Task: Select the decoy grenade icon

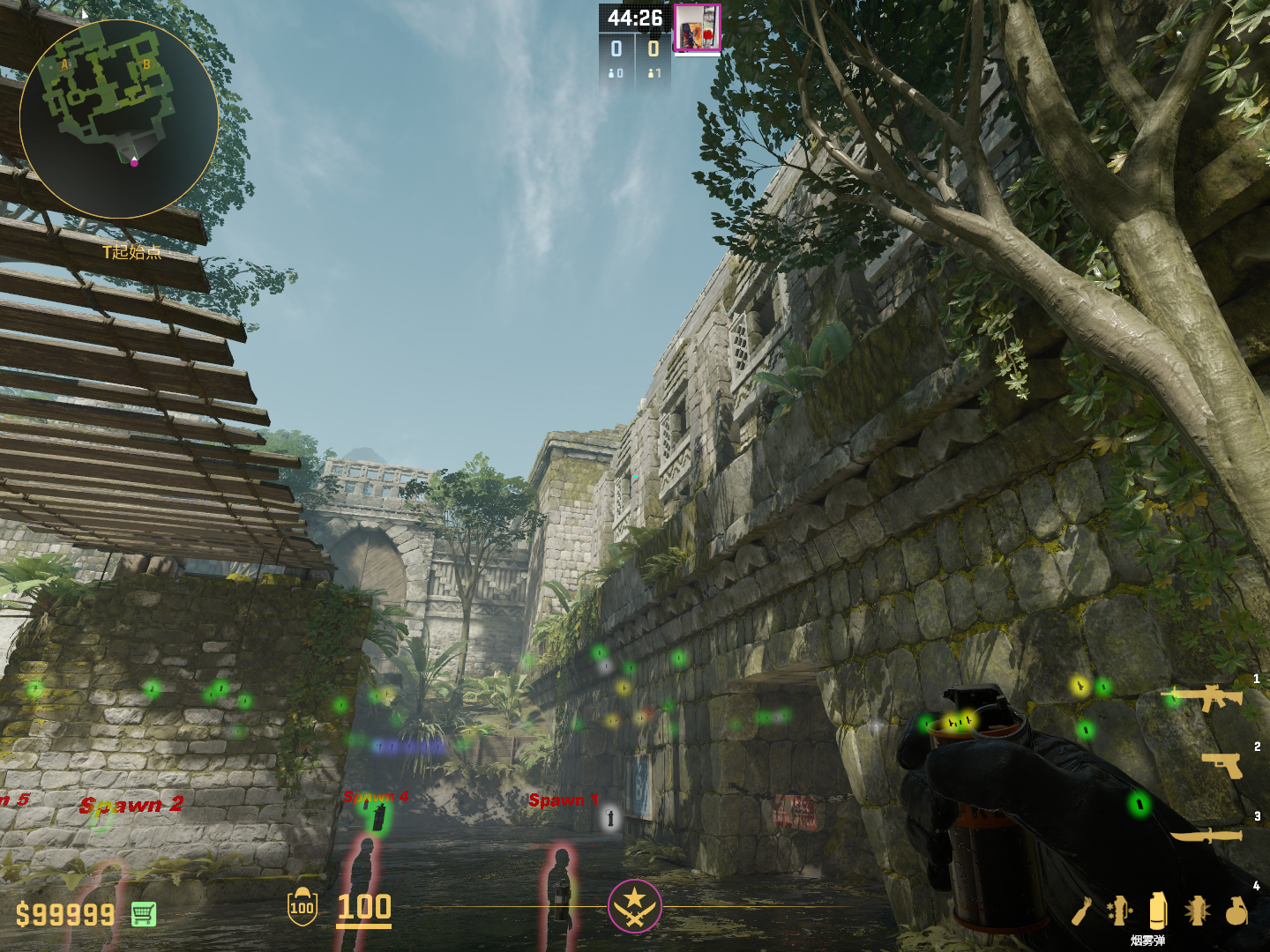Action: point(1119,911)
